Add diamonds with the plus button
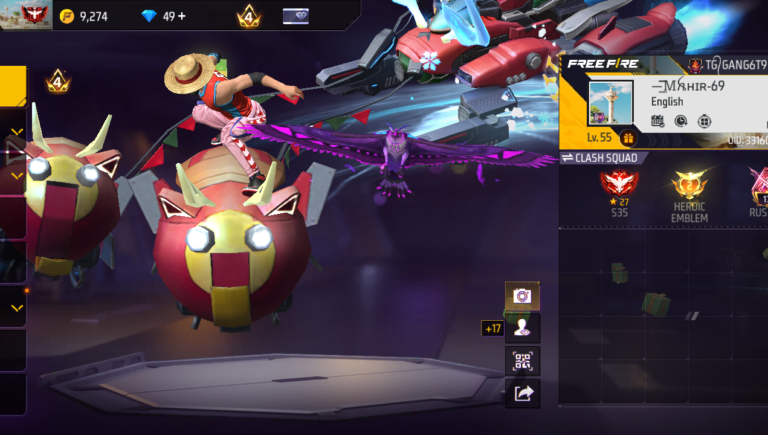The width and height of the screenshot is (768, 435). click(x=180, y=16)
